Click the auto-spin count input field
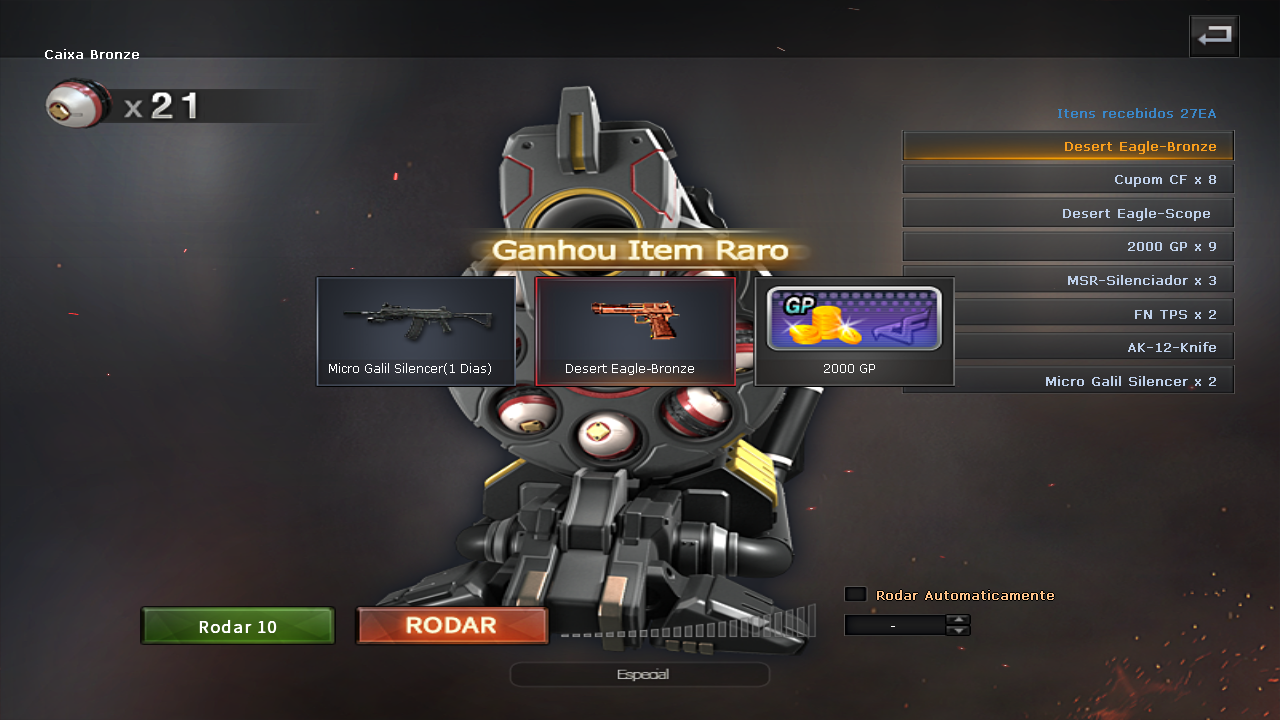This screenshot has height=720, width=1280. point(894,625)
